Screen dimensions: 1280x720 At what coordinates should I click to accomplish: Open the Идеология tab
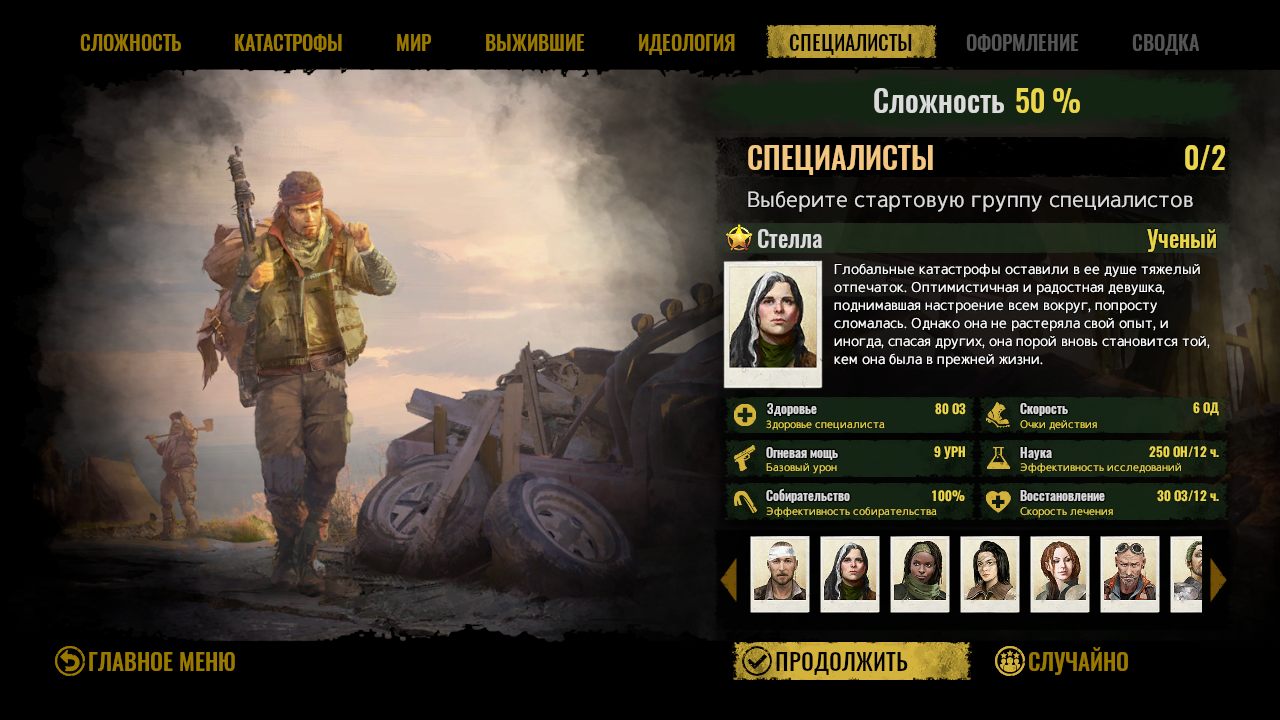coord(686,43)
